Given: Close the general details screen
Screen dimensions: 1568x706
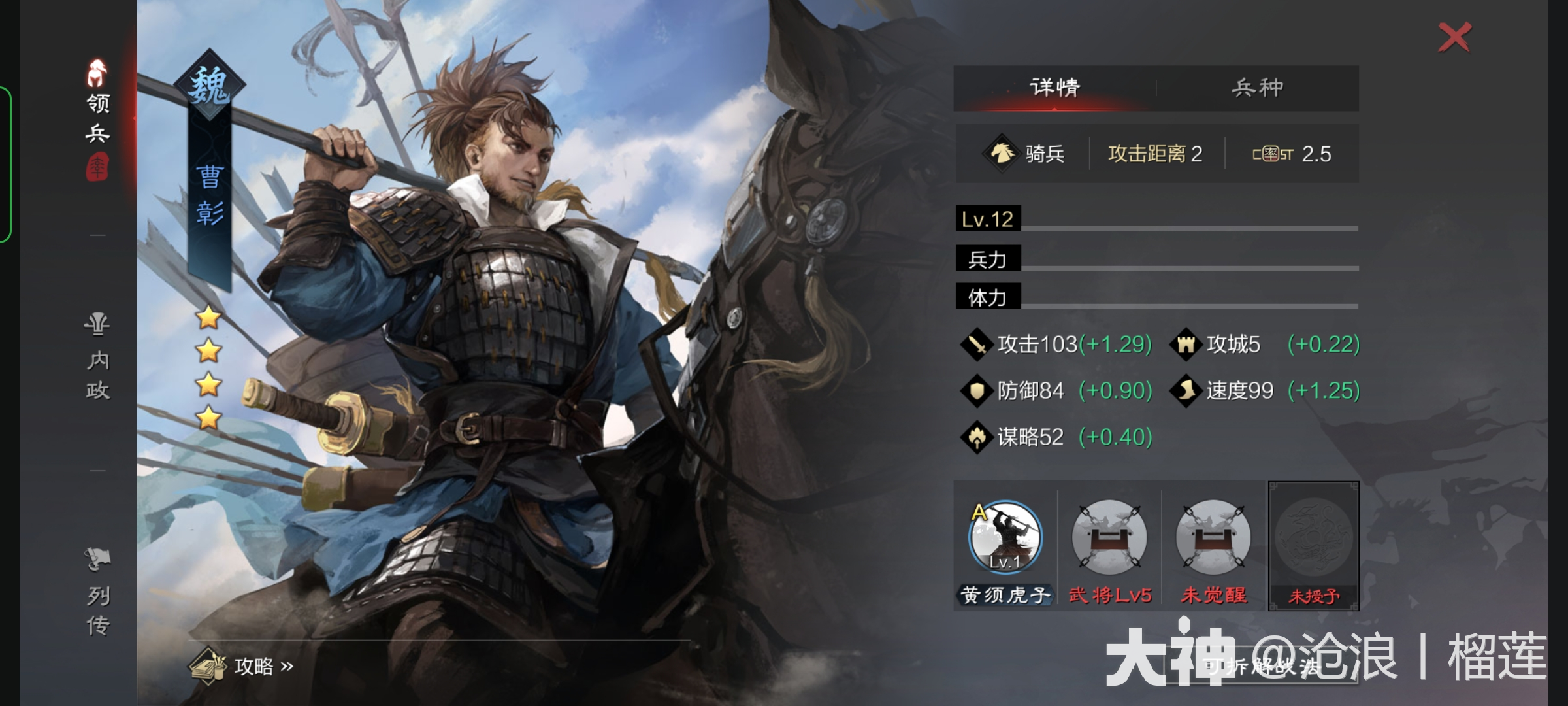Looking at the screenshot, I should [1454, 37].
